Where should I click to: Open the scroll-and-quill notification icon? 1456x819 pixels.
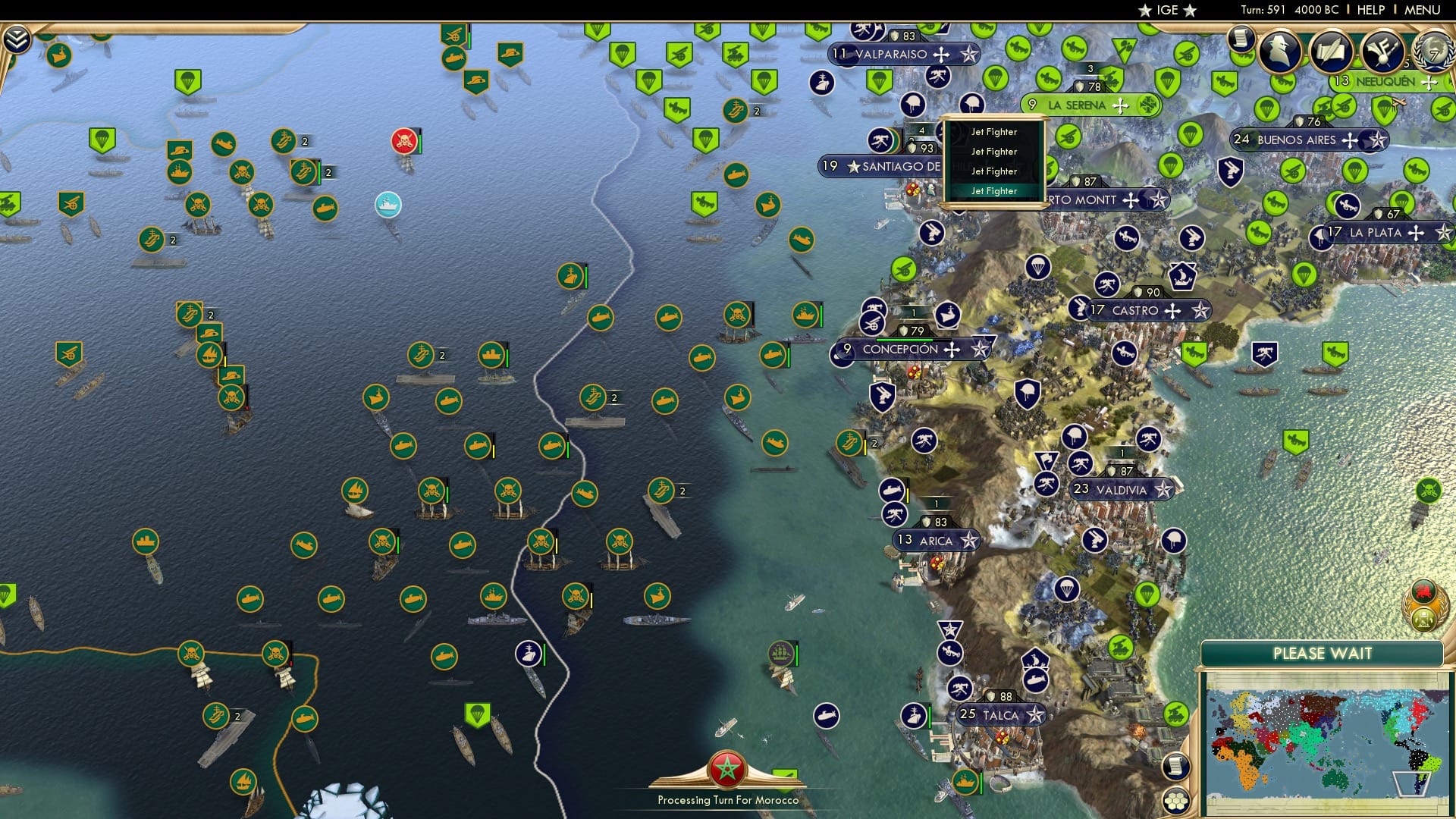tap(1329, 52)
